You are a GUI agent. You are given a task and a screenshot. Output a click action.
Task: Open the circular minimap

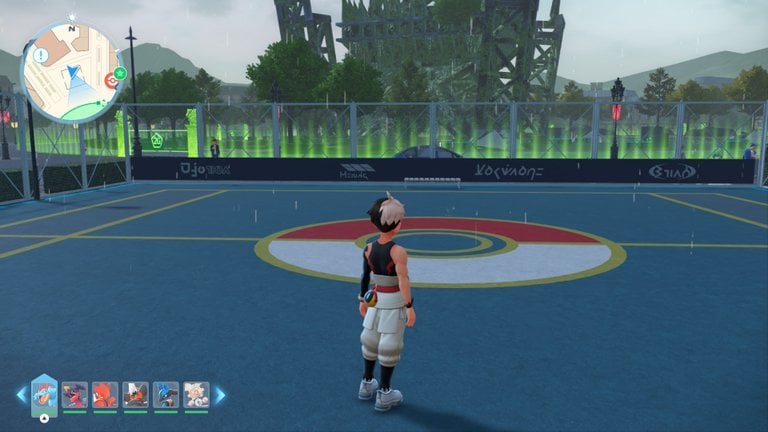click(72, 72)
